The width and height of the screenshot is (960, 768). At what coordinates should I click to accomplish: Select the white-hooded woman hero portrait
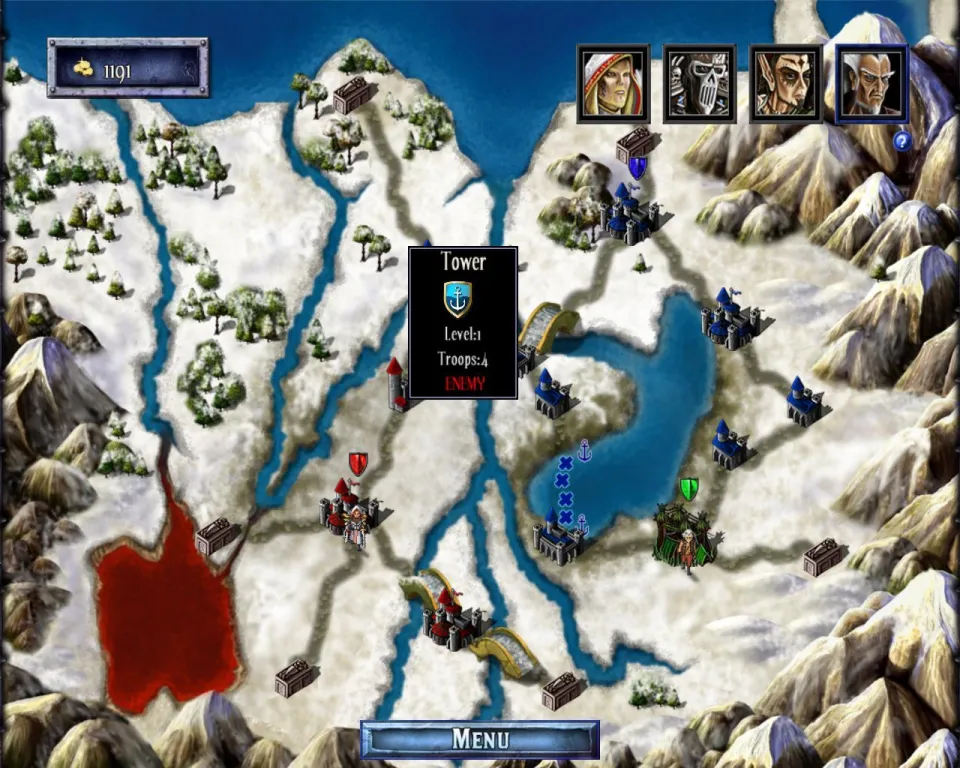pos(612,83)
